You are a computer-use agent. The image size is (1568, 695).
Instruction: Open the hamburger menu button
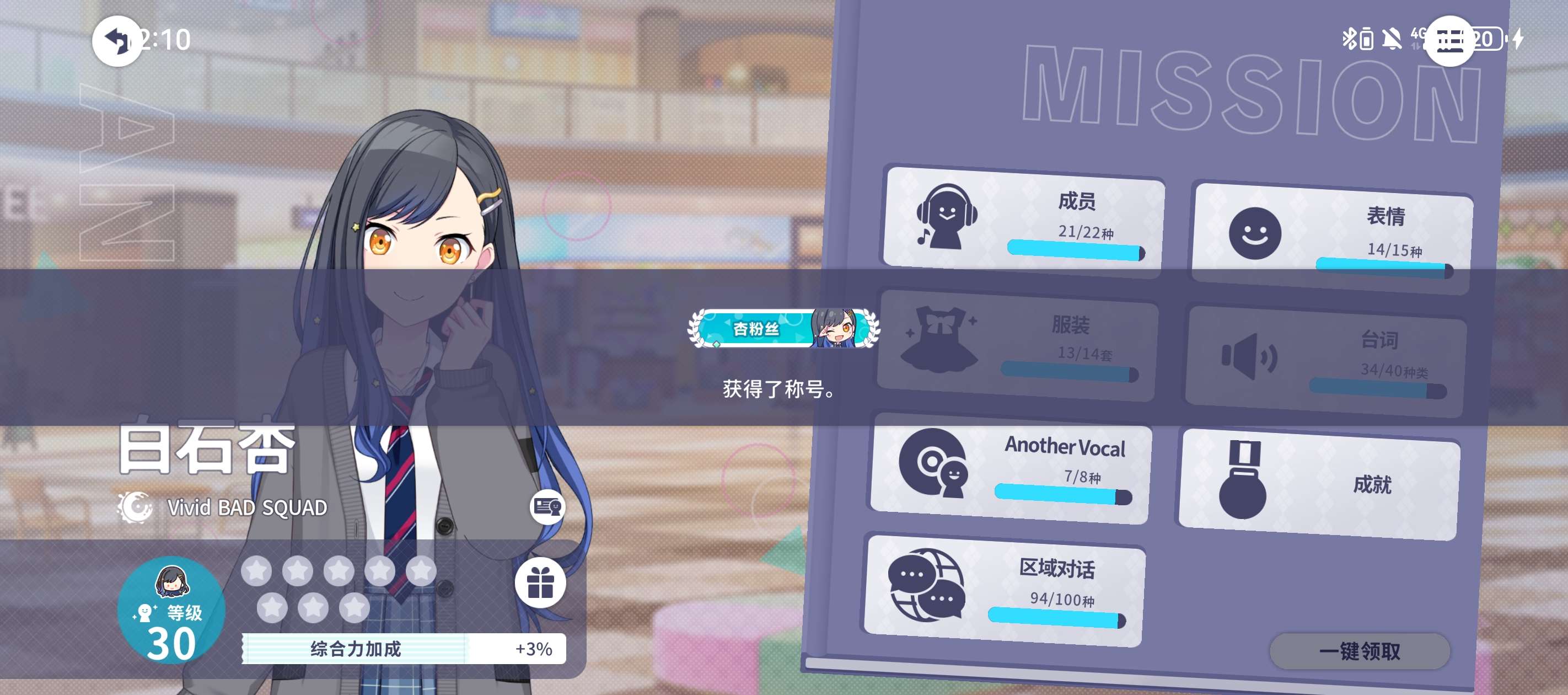(1449, 41)
